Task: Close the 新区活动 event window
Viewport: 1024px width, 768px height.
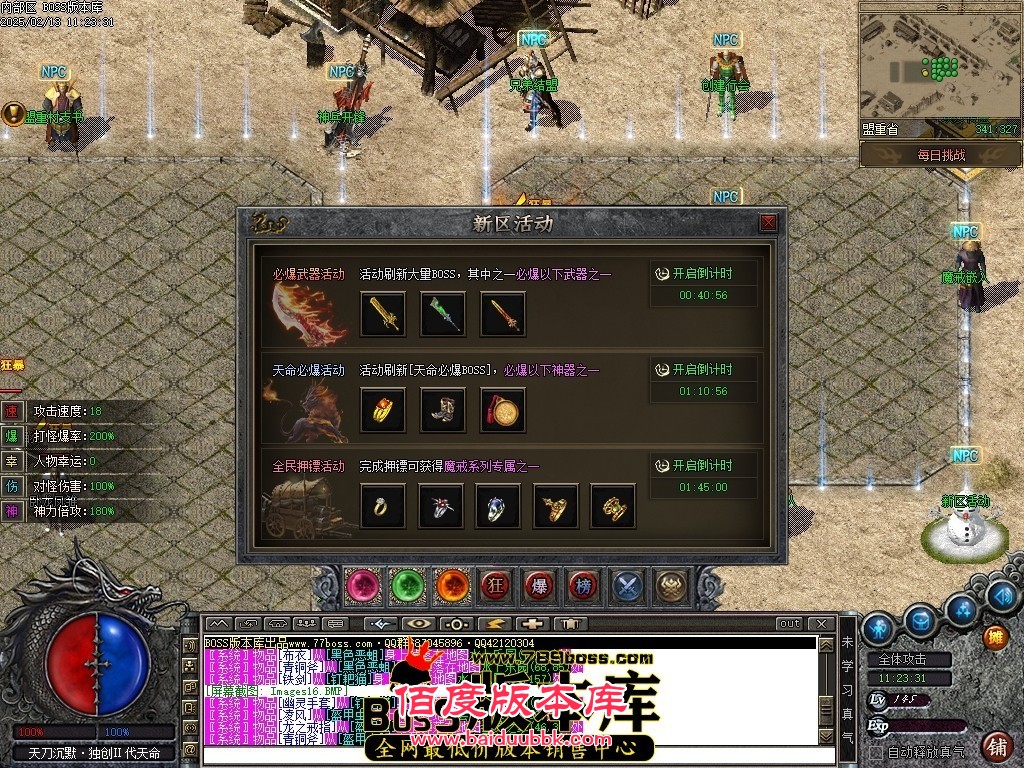Action: (x=768, y=223)
